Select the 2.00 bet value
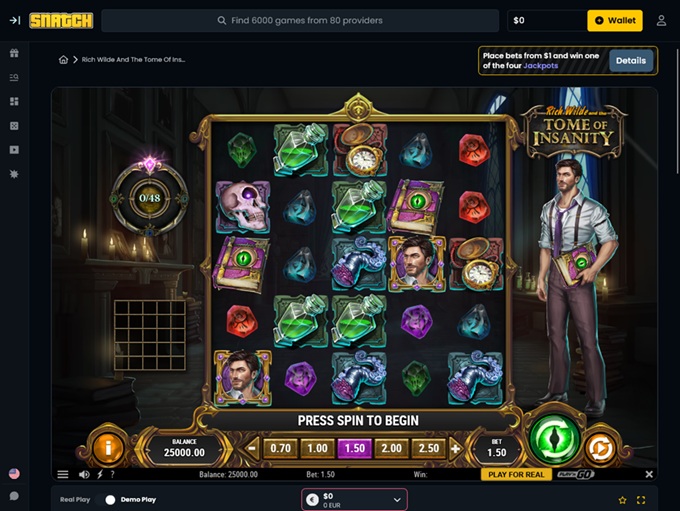680x511 pixels. (x=392, y=449)
